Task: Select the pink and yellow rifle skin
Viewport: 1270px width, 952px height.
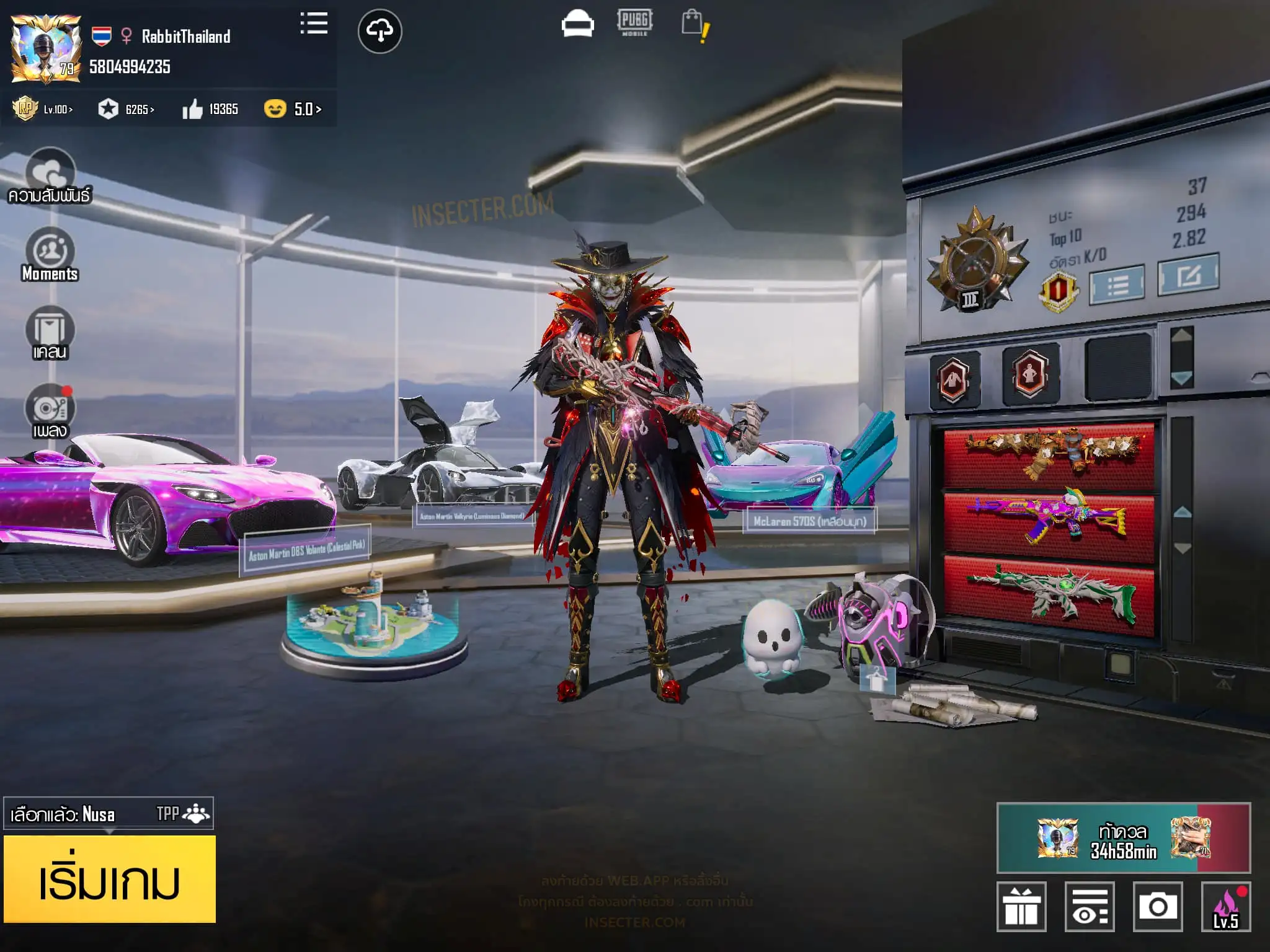Action: coord(1048,516)
